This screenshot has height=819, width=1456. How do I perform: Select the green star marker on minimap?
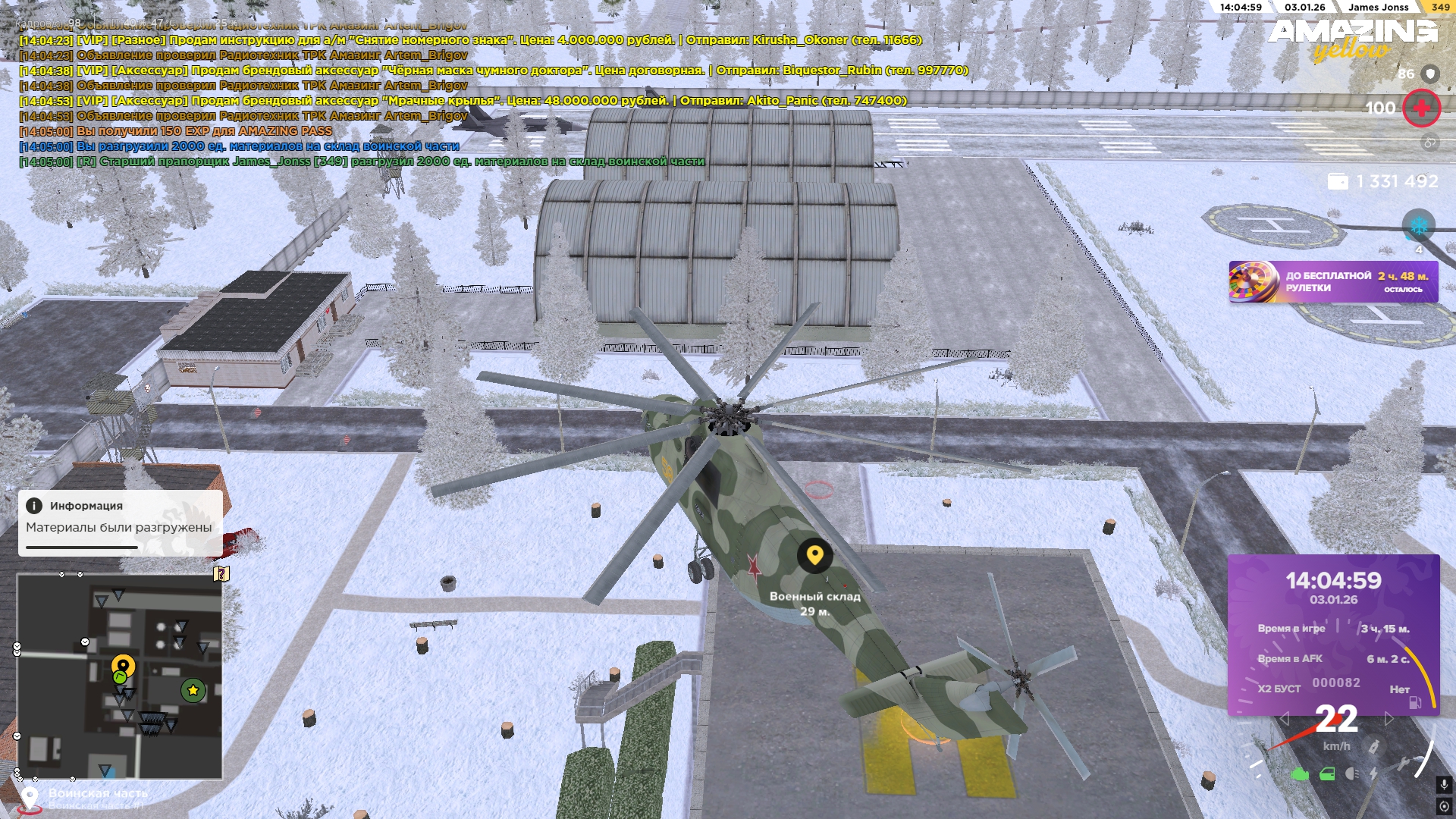tap(193, 690)
